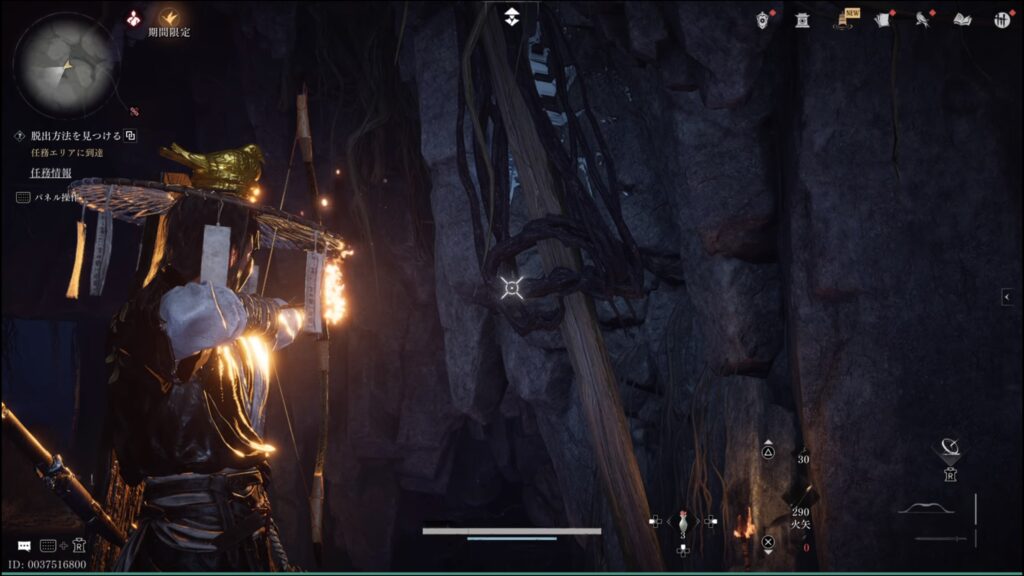Select the healing gourd item slot
Image resolution: width=1024 pixels, height=576 pixels.
(x=683, y=521)
